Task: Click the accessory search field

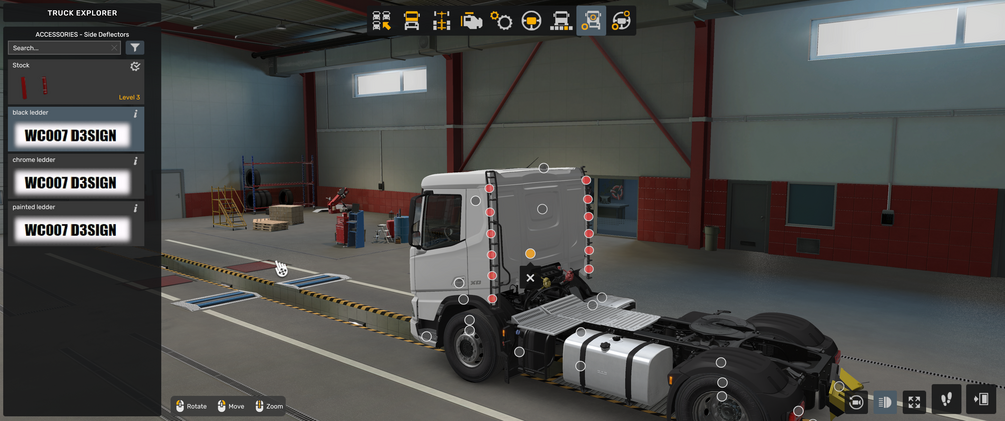Action: pyautogui.click(x=62, y=47)
